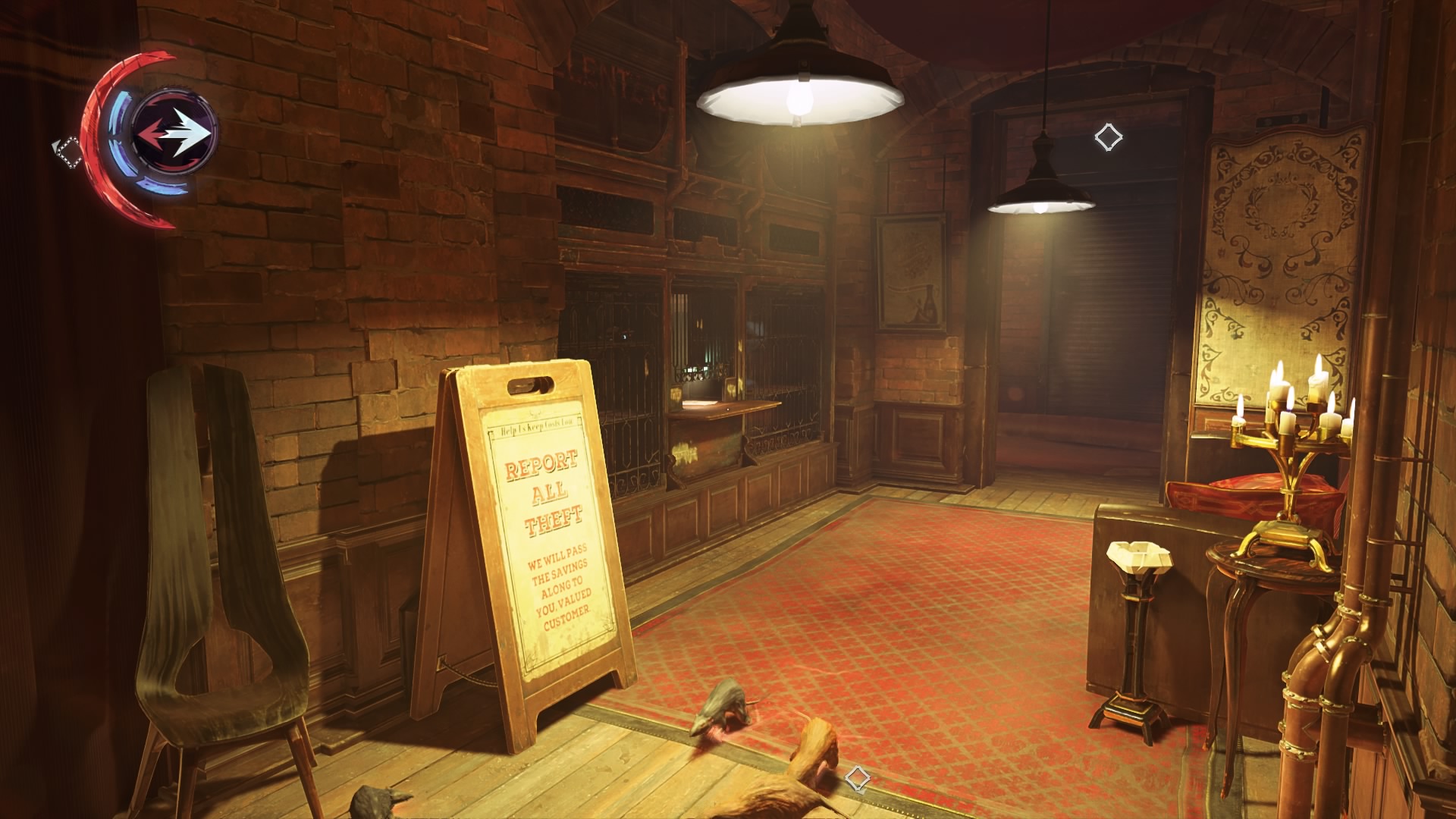Select the diamond objective marker on the floor

(857, 778)
